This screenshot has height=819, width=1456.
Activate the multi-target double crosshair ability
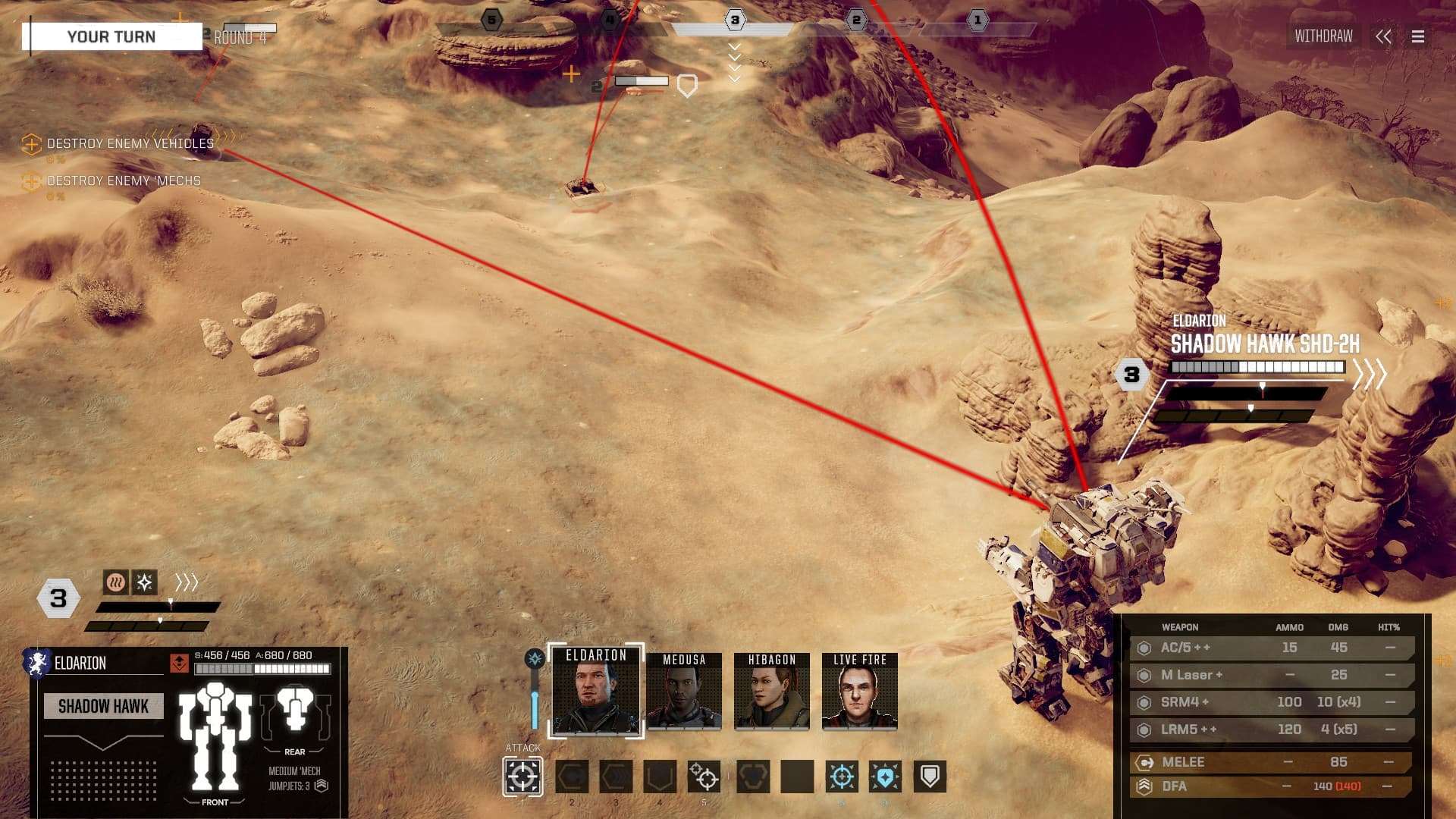(704, 777)
